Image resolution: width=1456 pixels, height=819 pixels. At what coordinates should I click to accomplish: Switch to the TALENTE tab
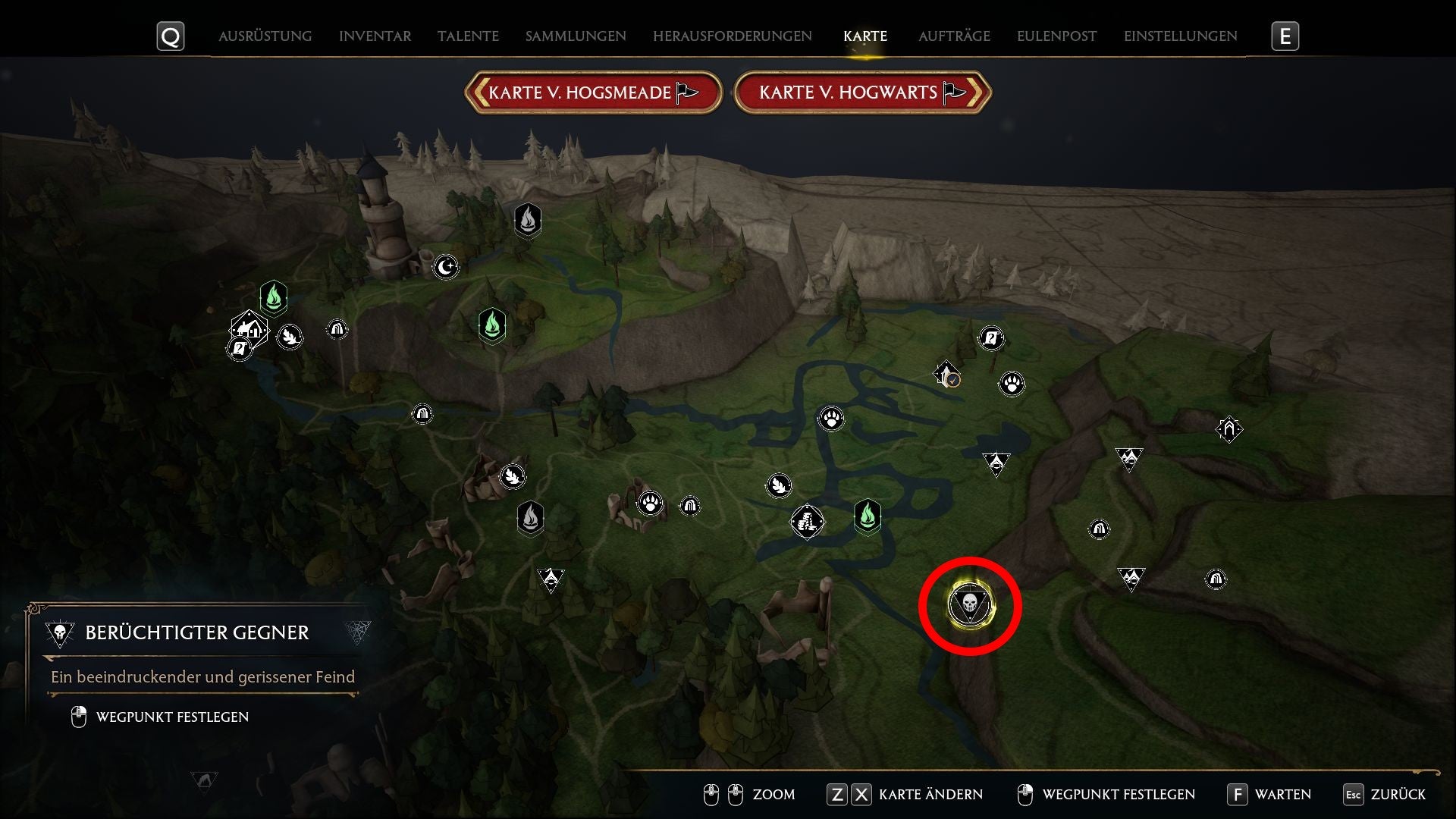tap(467, 36)
